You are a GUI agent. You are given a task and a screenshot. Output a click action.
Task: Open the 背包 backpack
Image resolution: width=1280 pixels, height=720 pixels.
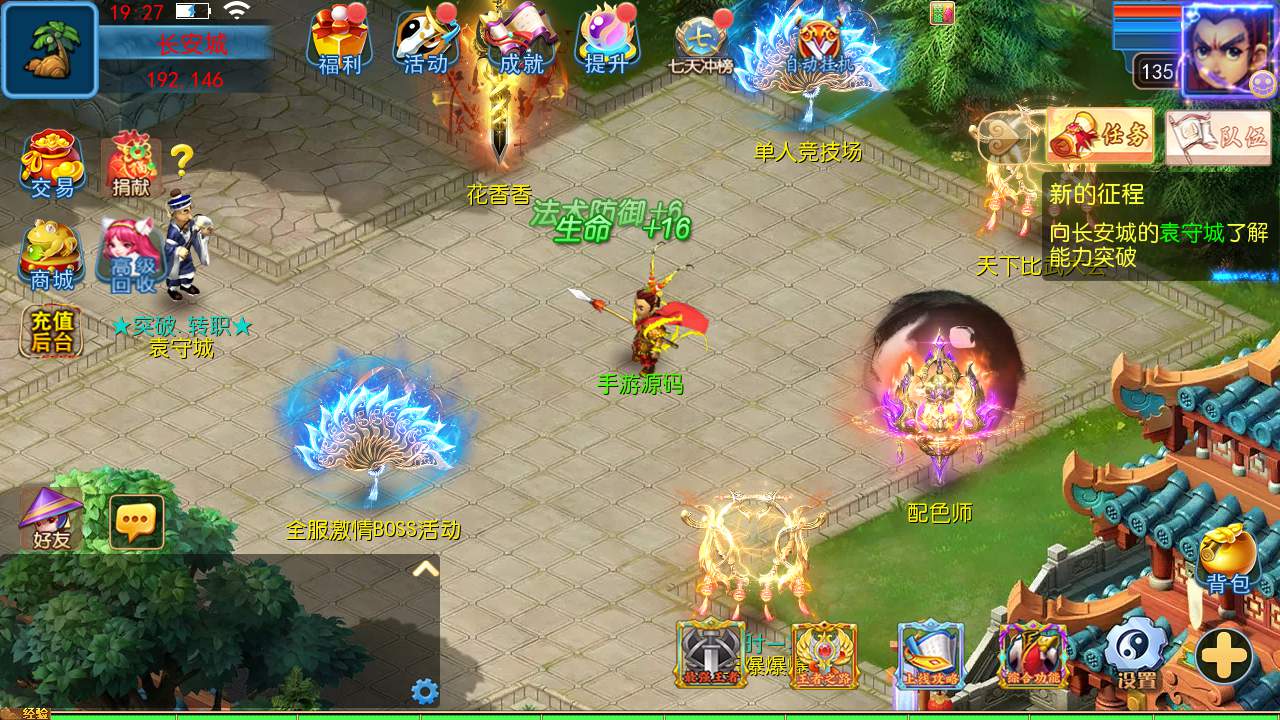pyautogui.click(x=1227, y=558)
